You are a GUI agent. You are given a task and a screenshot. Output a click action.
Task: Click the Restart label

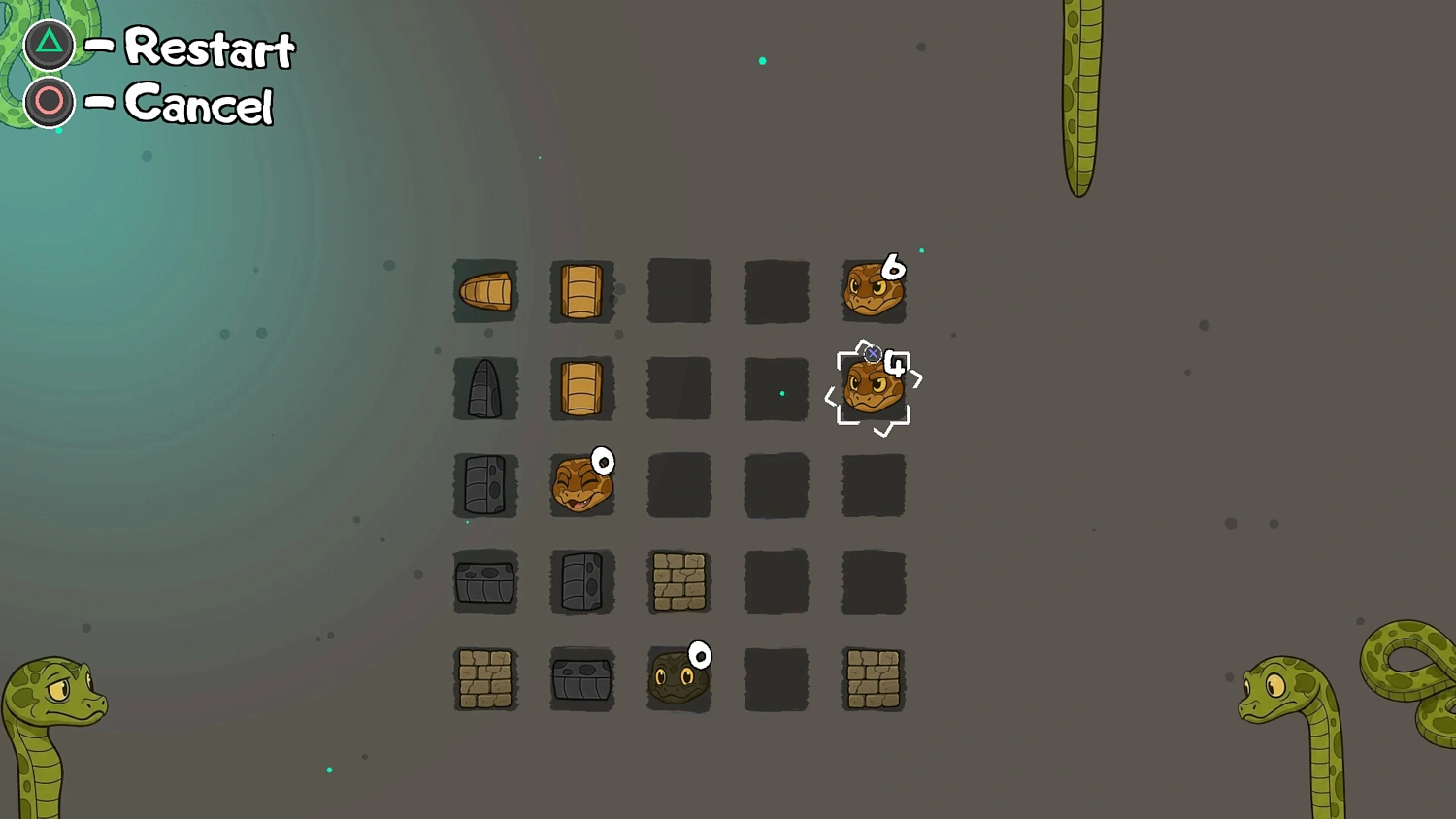pos(210,49)
